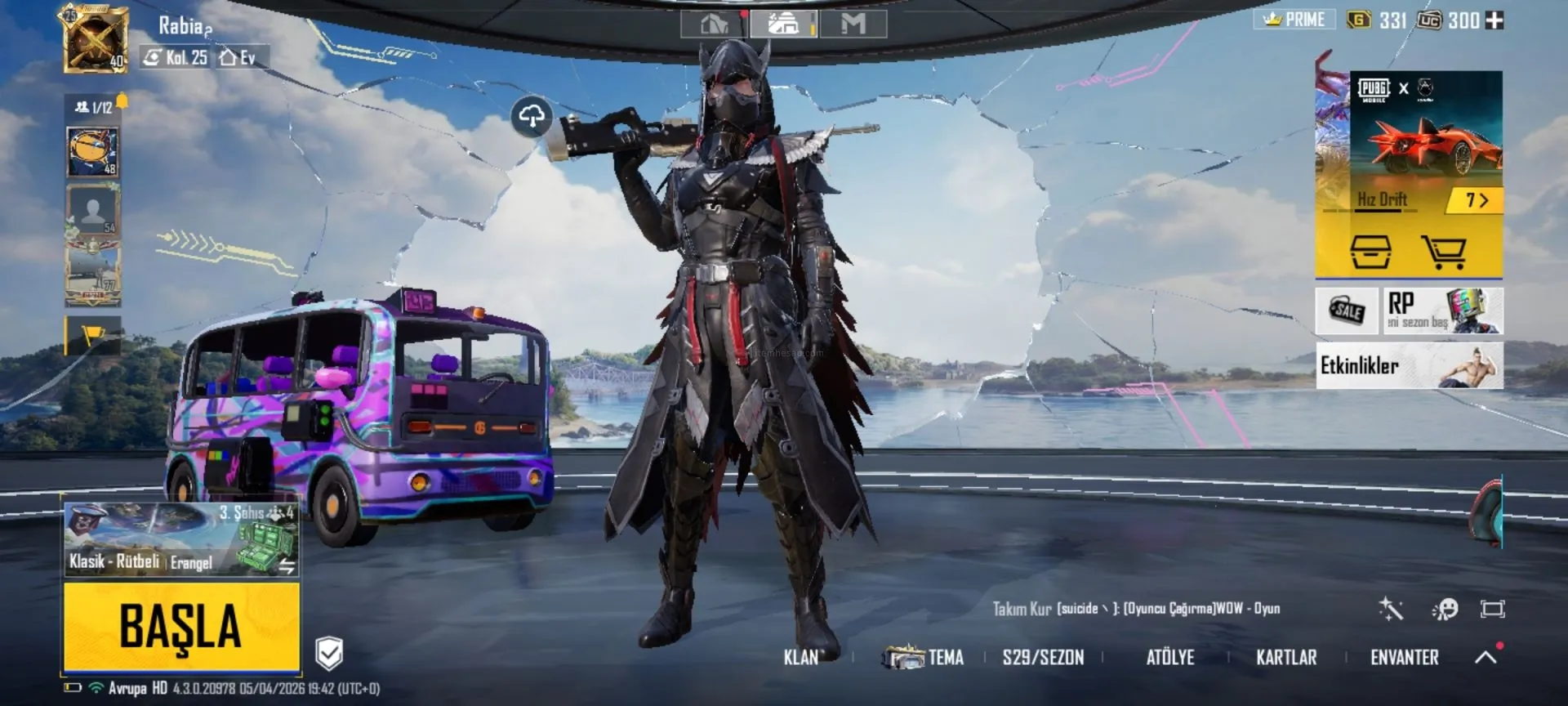
Task: Open the KARTLAR menu
Action: [1285, 658]
